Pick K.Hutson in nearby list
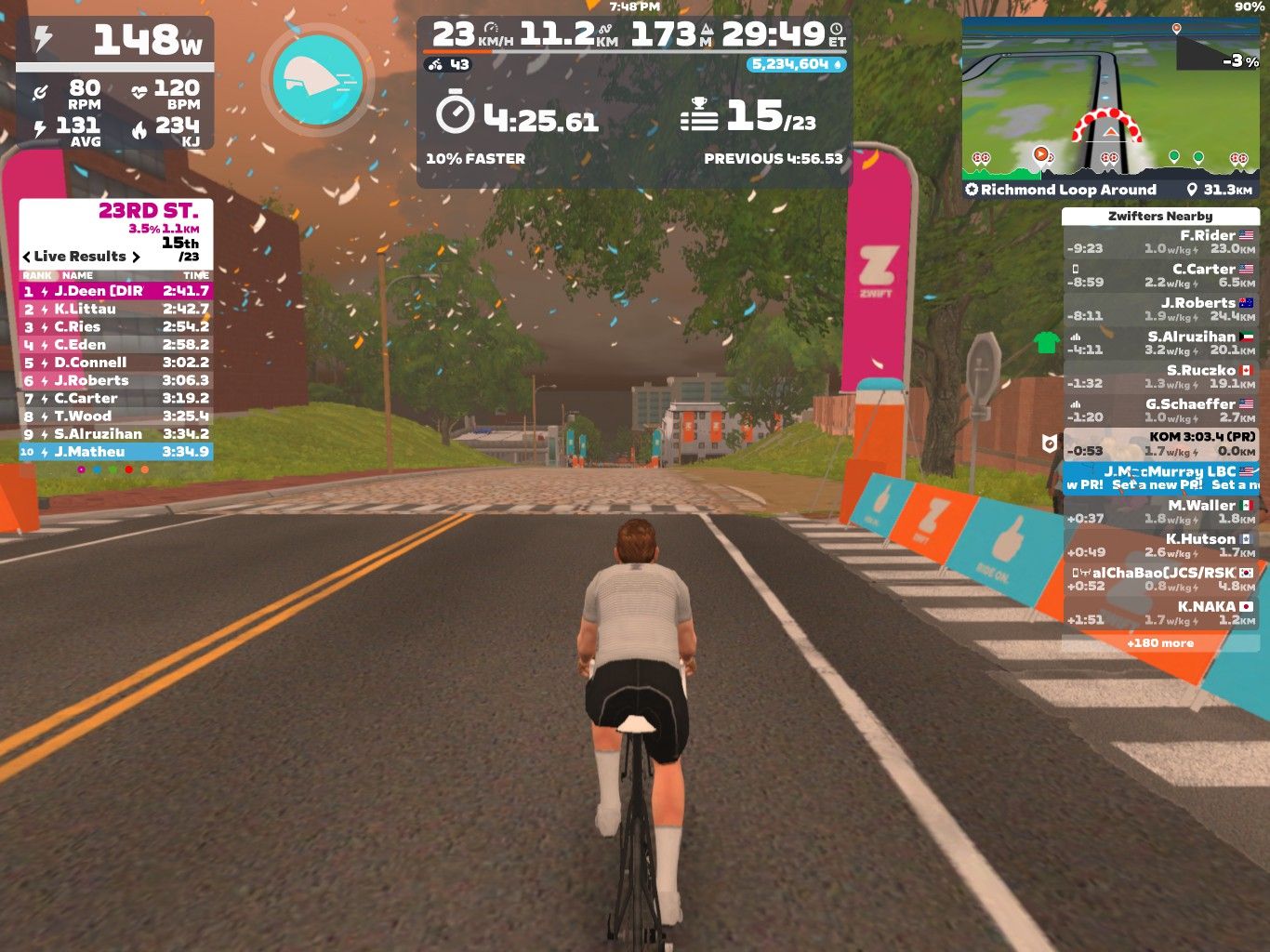This screenshot has width=1270, height=952. click(1160, 545)
